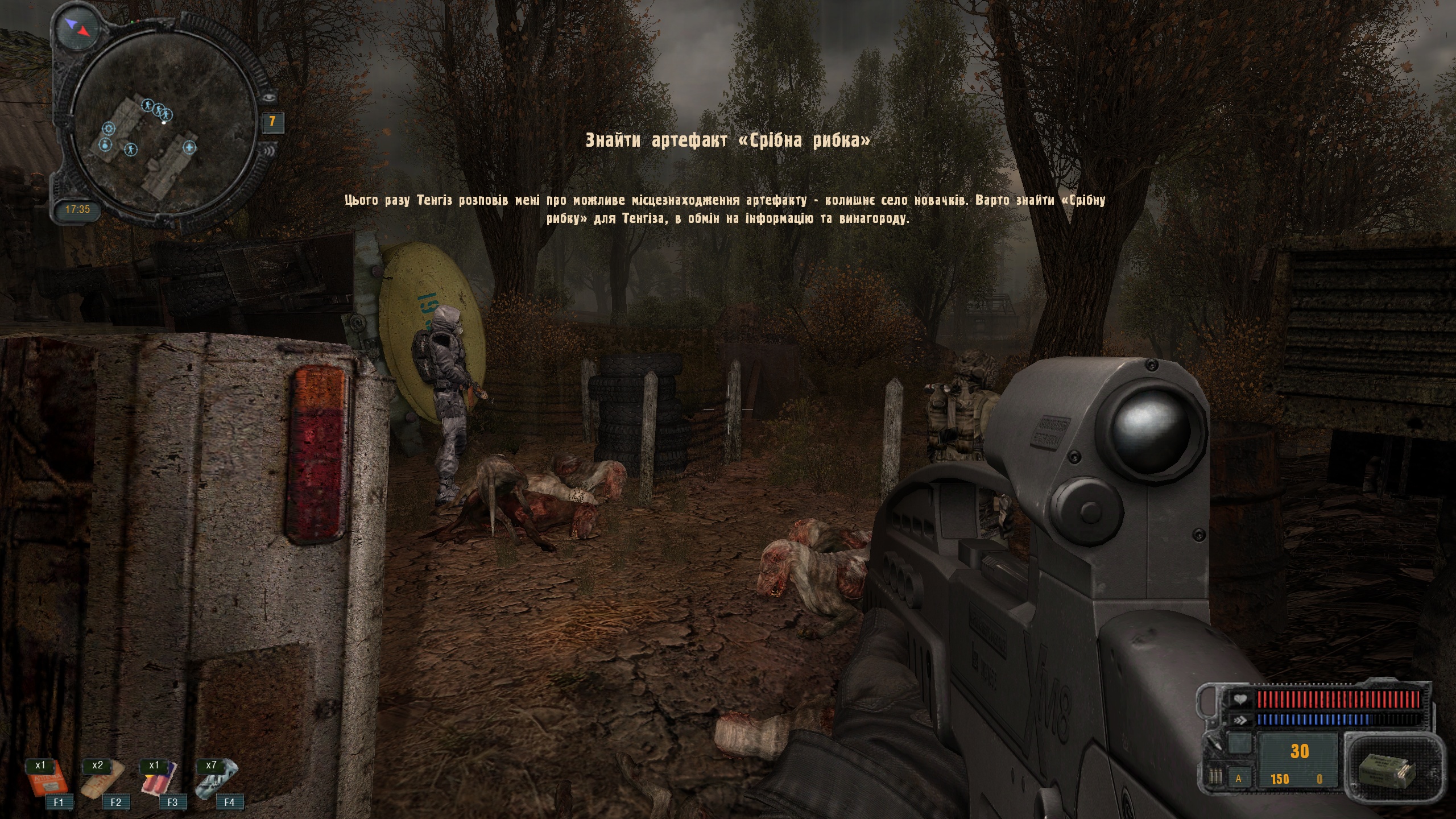Screen dimensions: 1456x819
Task: Click the grenade marker on the minimap
Action: (x=105, y=146)
